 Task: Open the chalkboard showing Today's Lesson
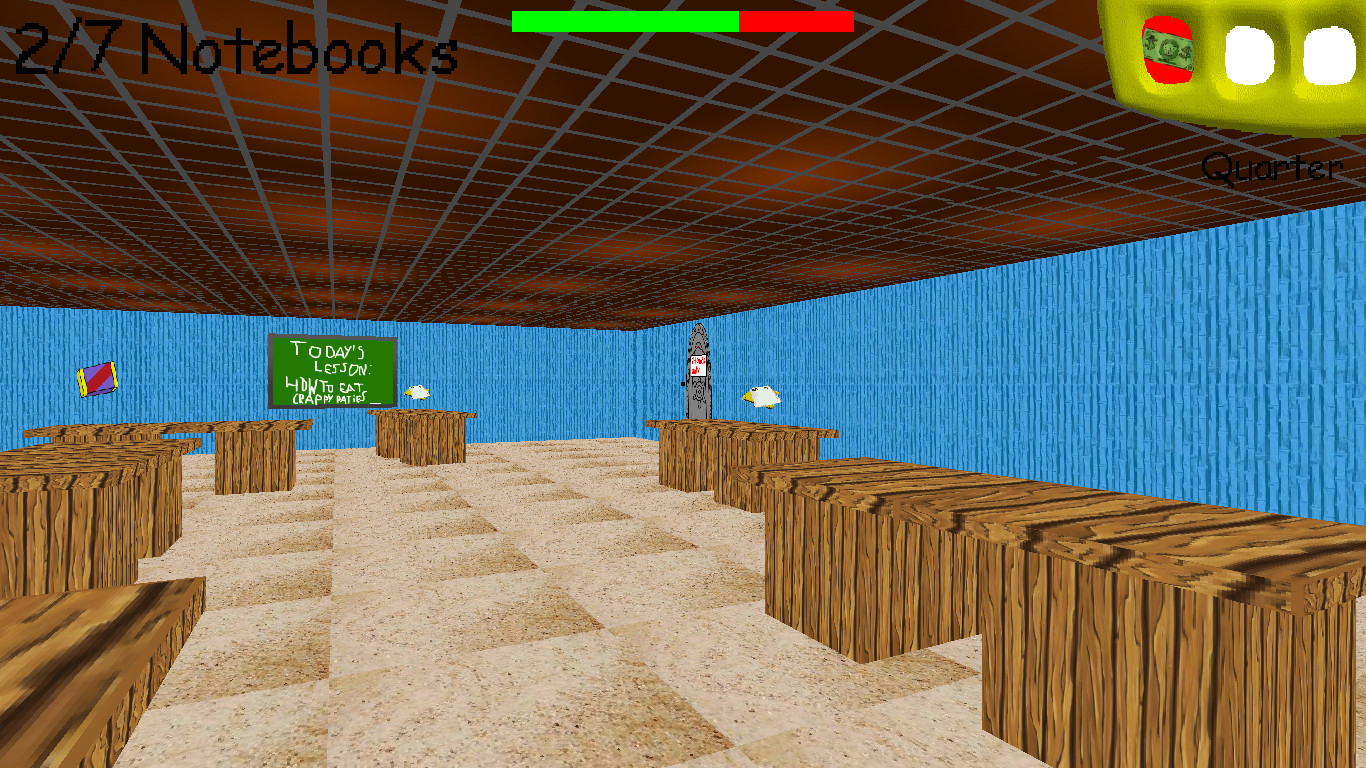332,370
